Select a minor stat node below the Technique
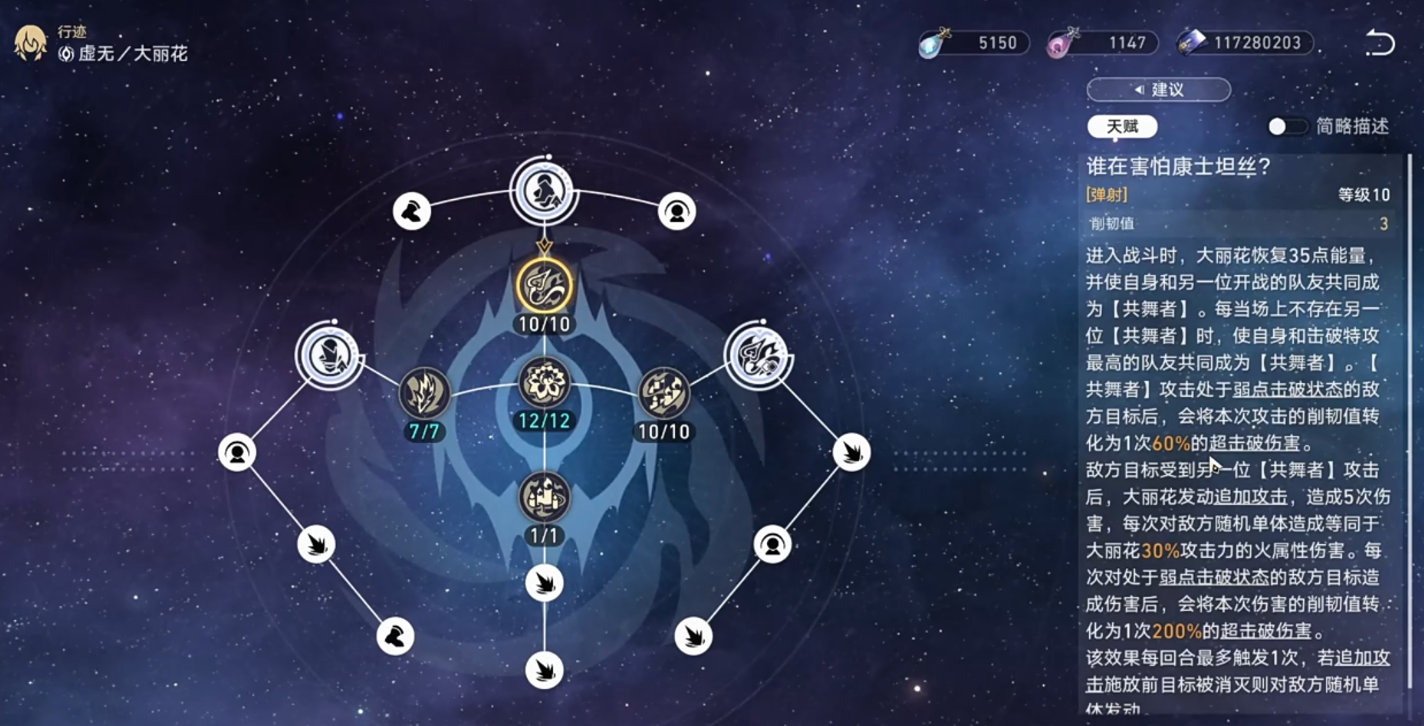Viewport: 1424px width, 726px height. point(543,580)
